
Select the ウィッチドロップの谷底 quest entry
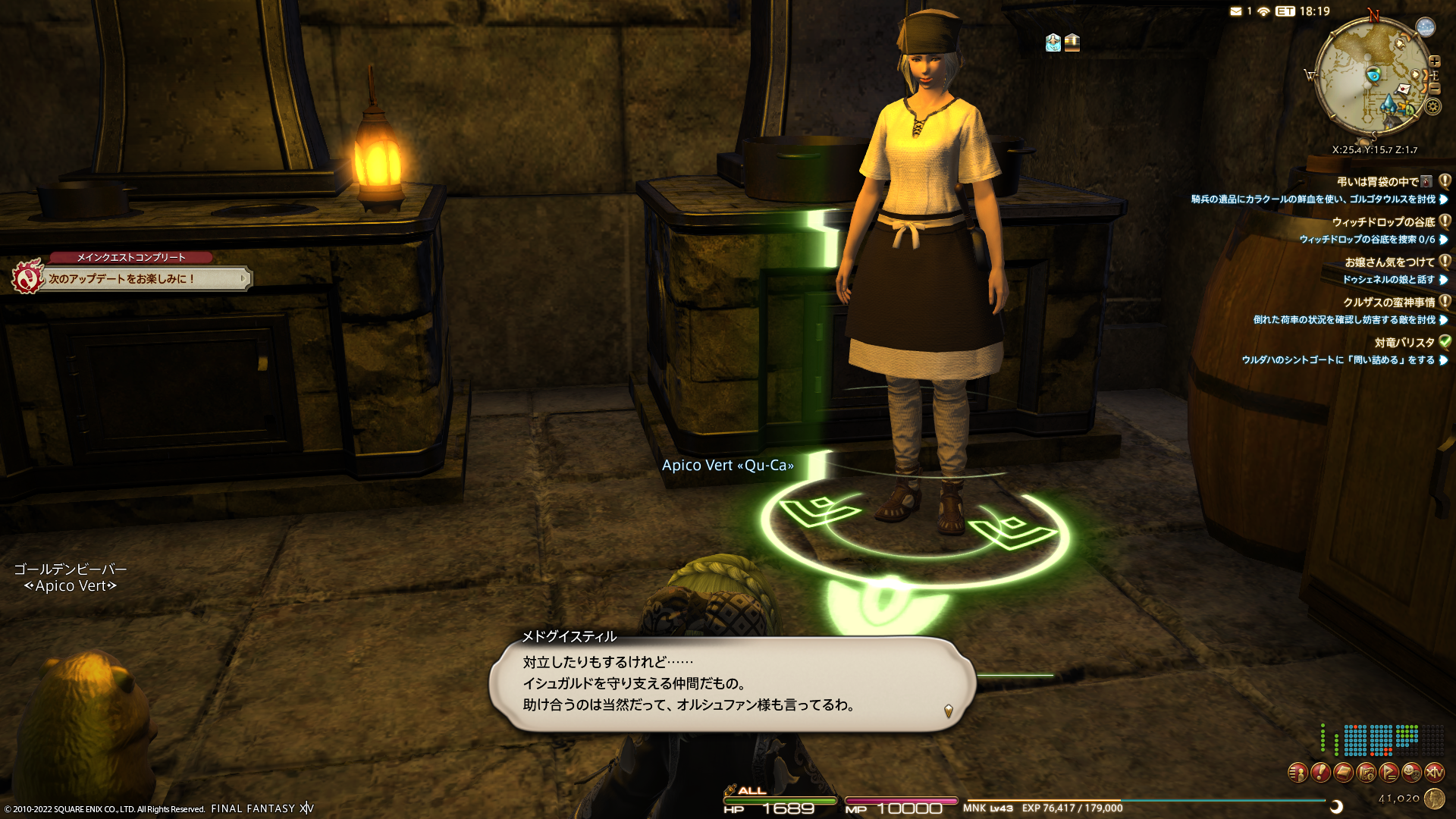click(x=1383, y=222)
